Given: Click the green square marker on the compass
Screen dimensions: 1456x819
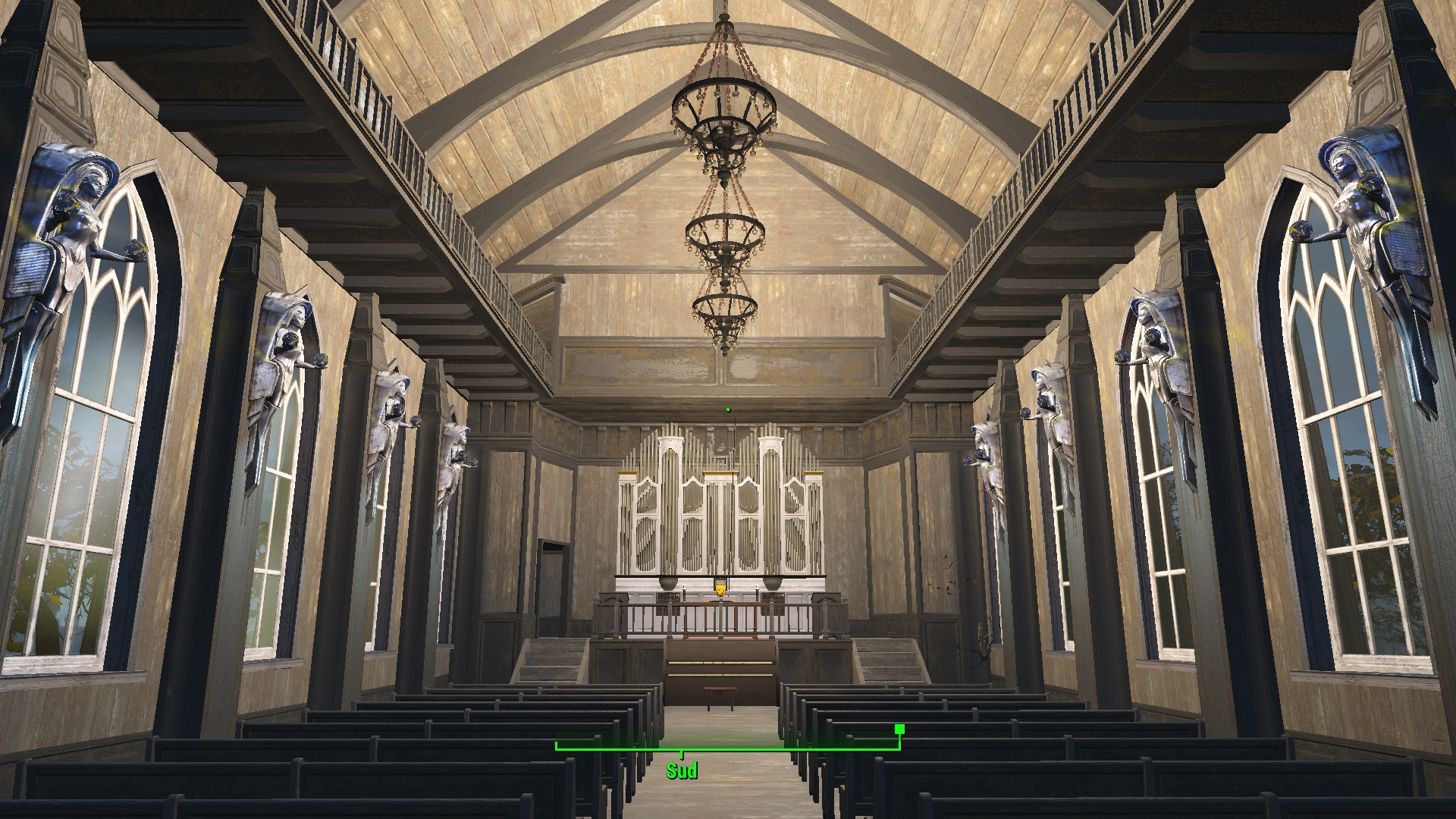Looking at the screenshot, I should [899, 730].
